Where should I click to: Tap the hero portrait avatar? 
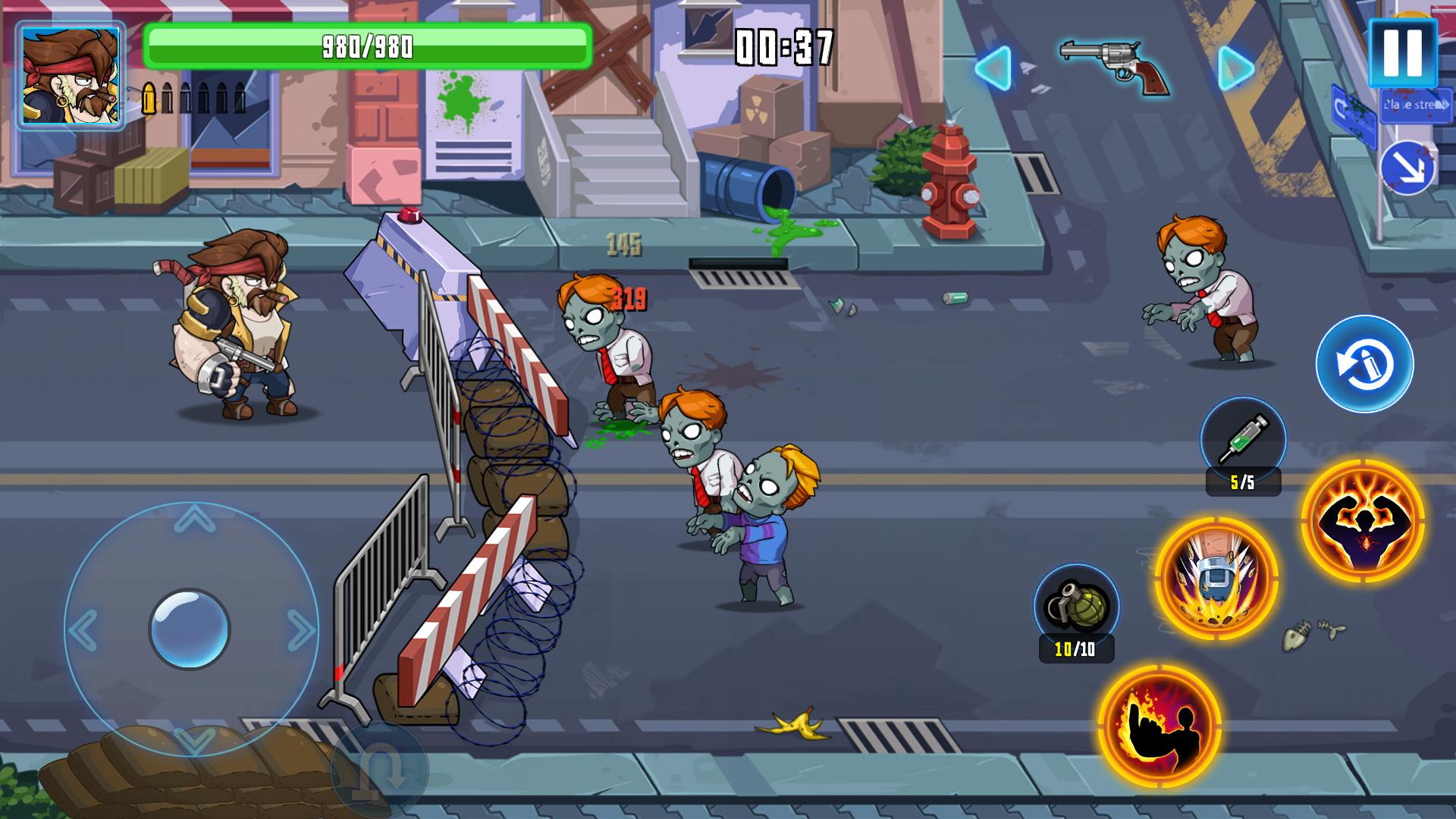[x=71, y=76]
